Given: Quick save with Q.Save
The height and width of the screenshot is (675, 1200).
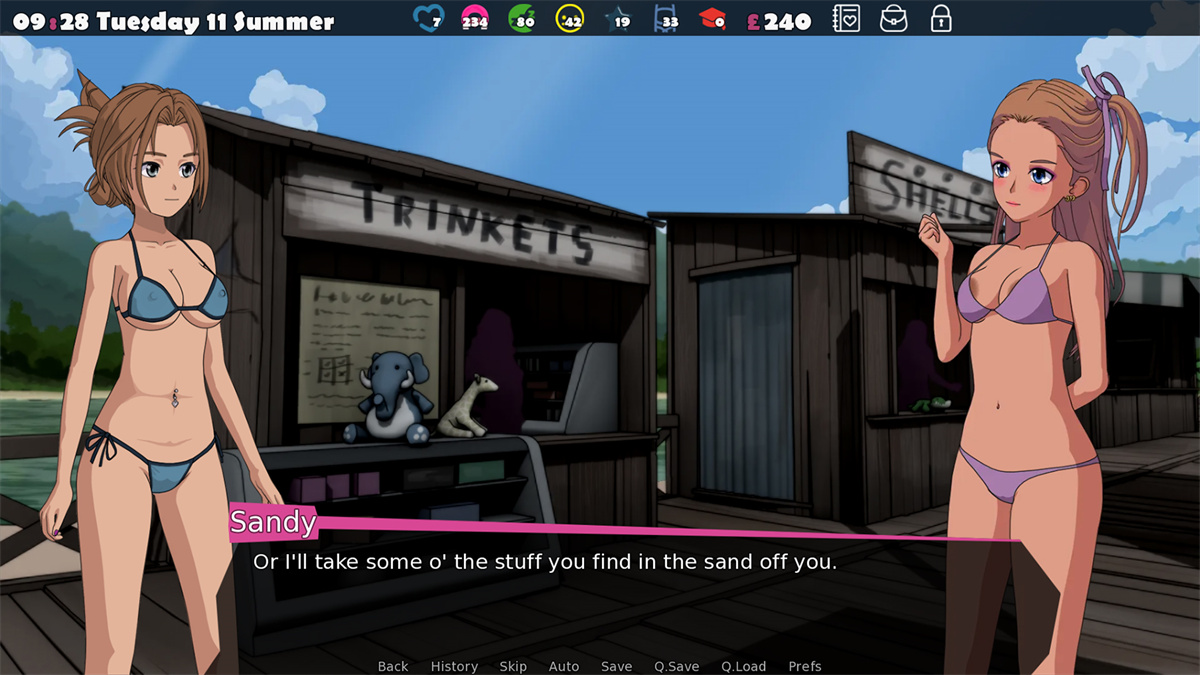Looking at the screenshot, I should coord(677,666).
